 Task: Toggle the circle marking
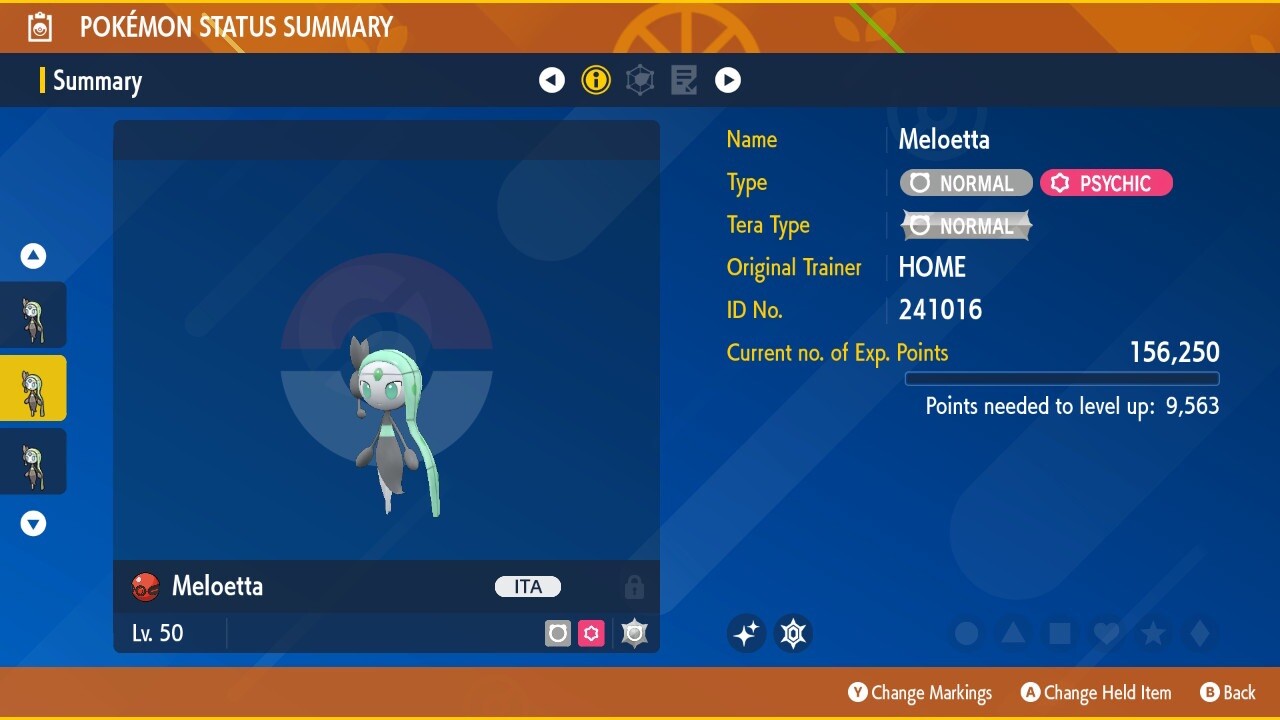(966, 633)
